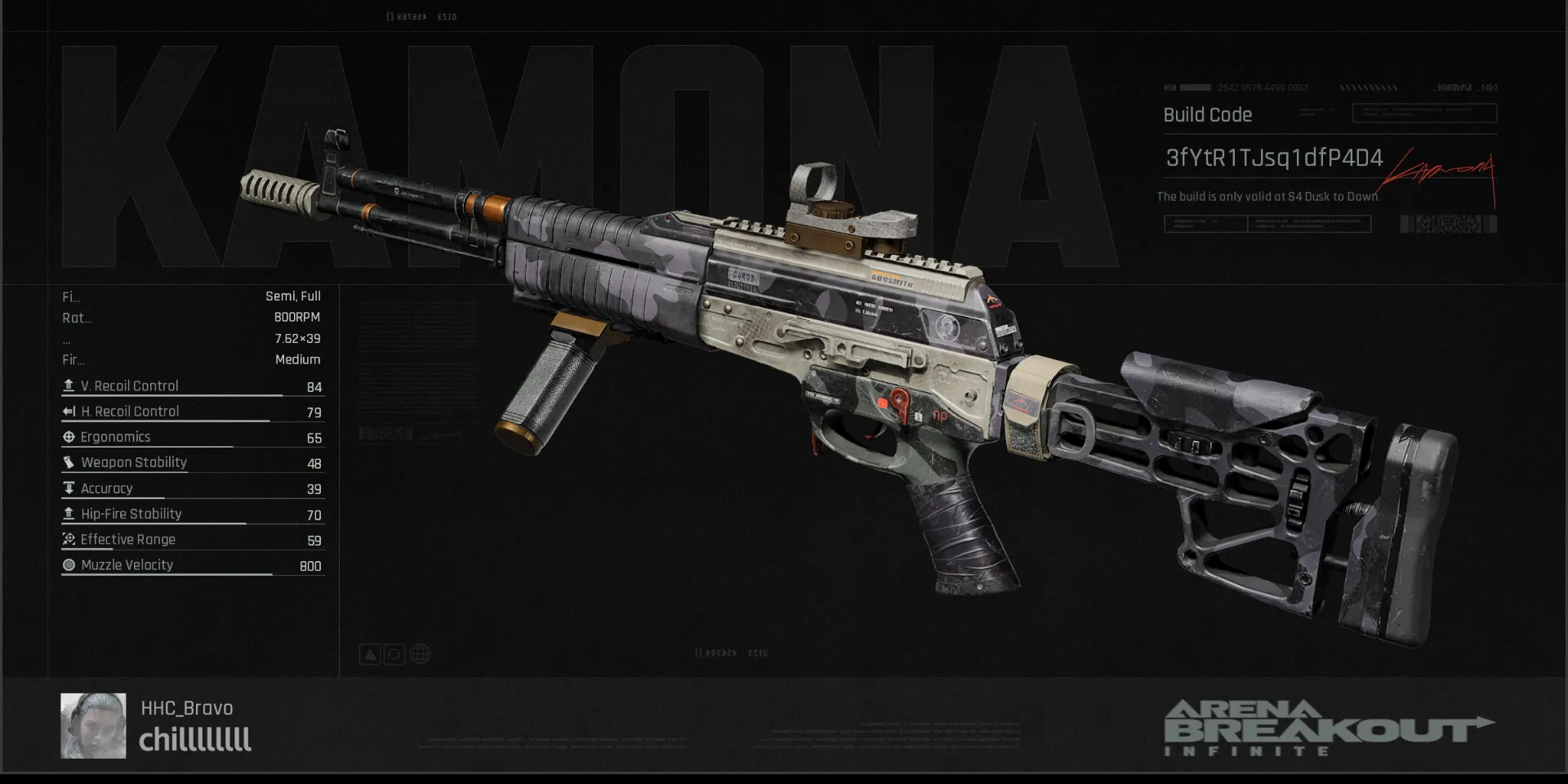Open the HHC_Bravo player avatar

click(93, 725)
